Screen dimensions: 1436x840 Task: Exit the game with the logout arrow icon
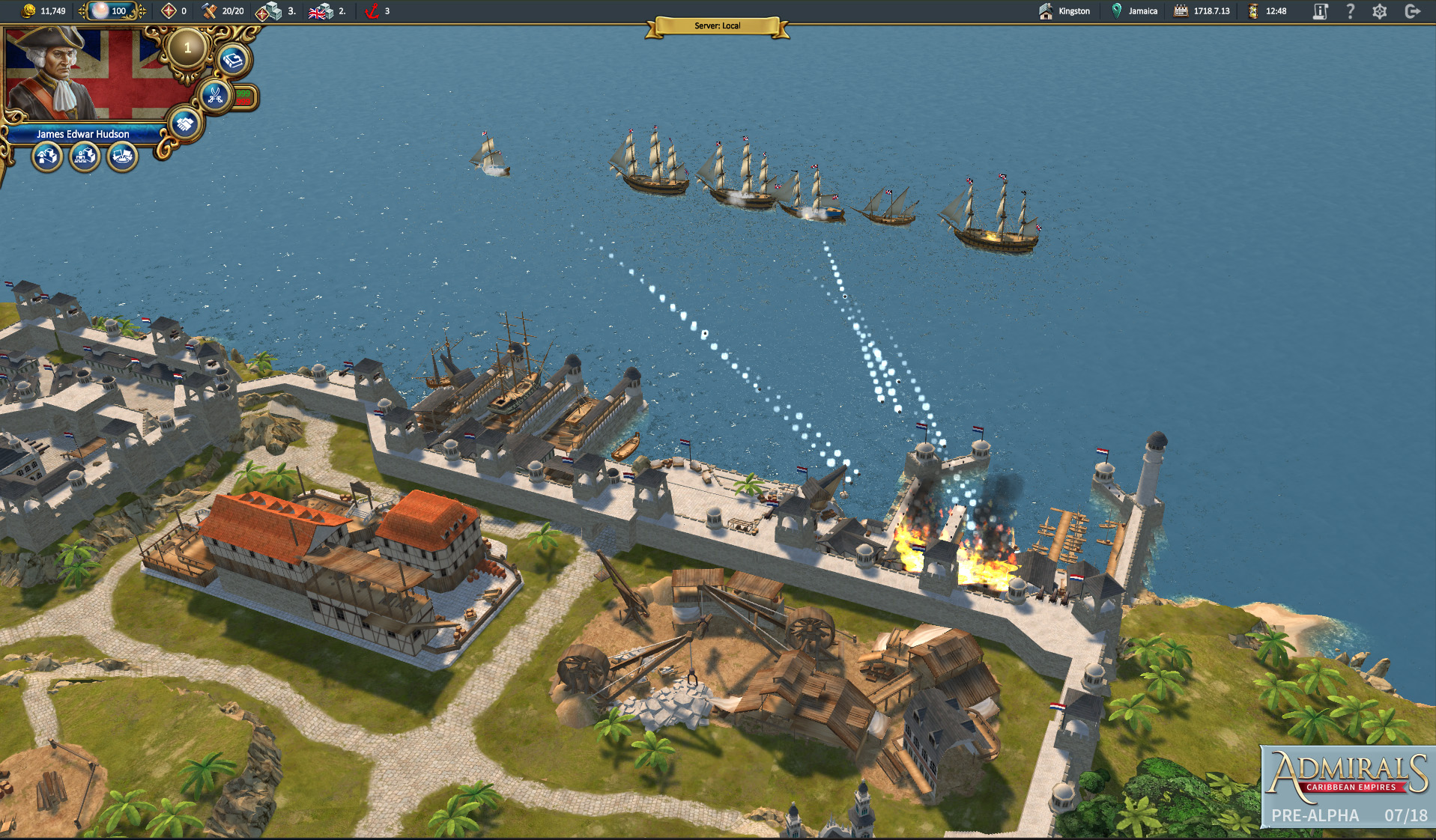pyautogui.click(x=1412, y=11)
